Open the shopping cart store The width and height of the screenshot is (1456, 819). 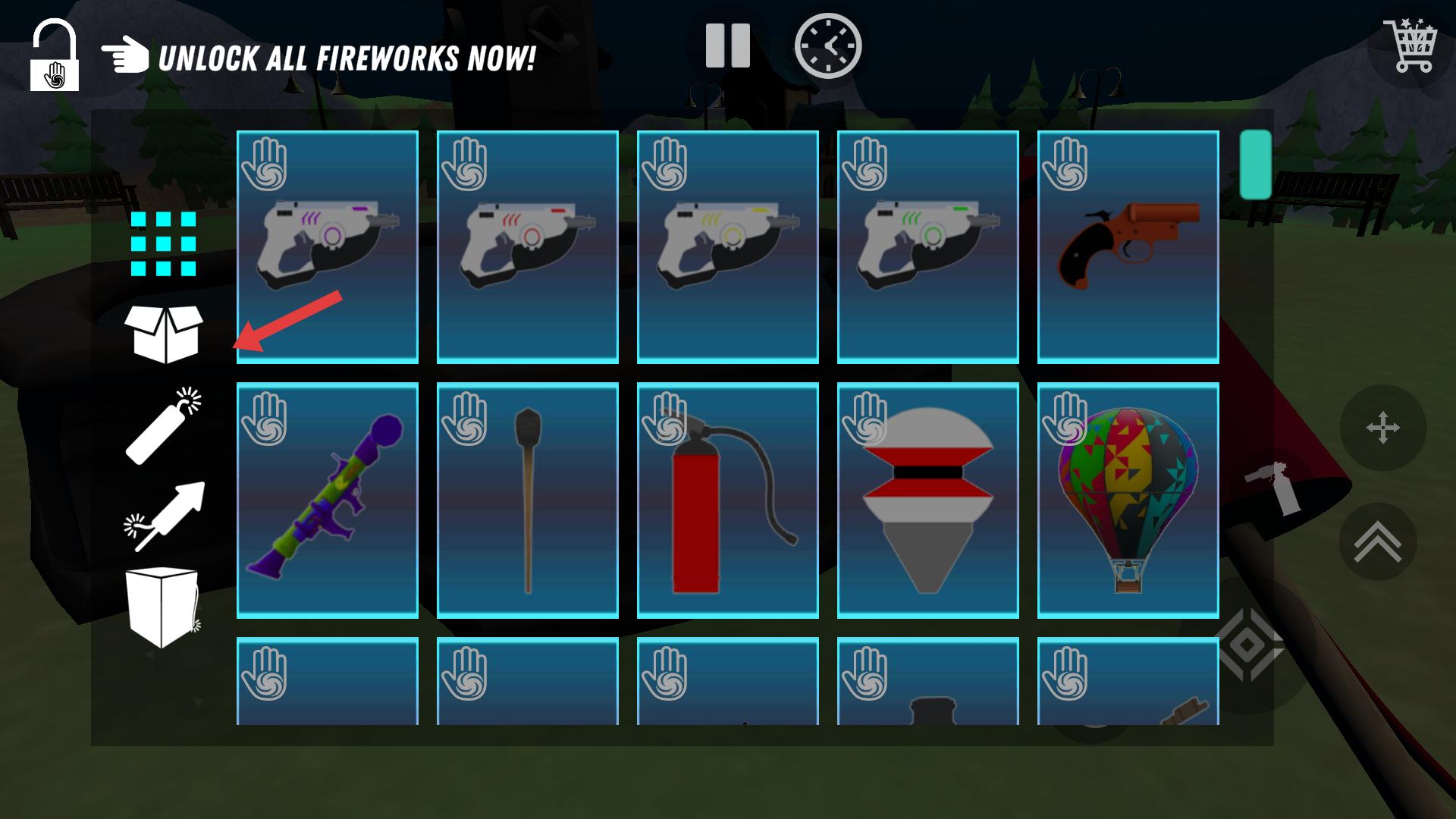(1410, 45)
